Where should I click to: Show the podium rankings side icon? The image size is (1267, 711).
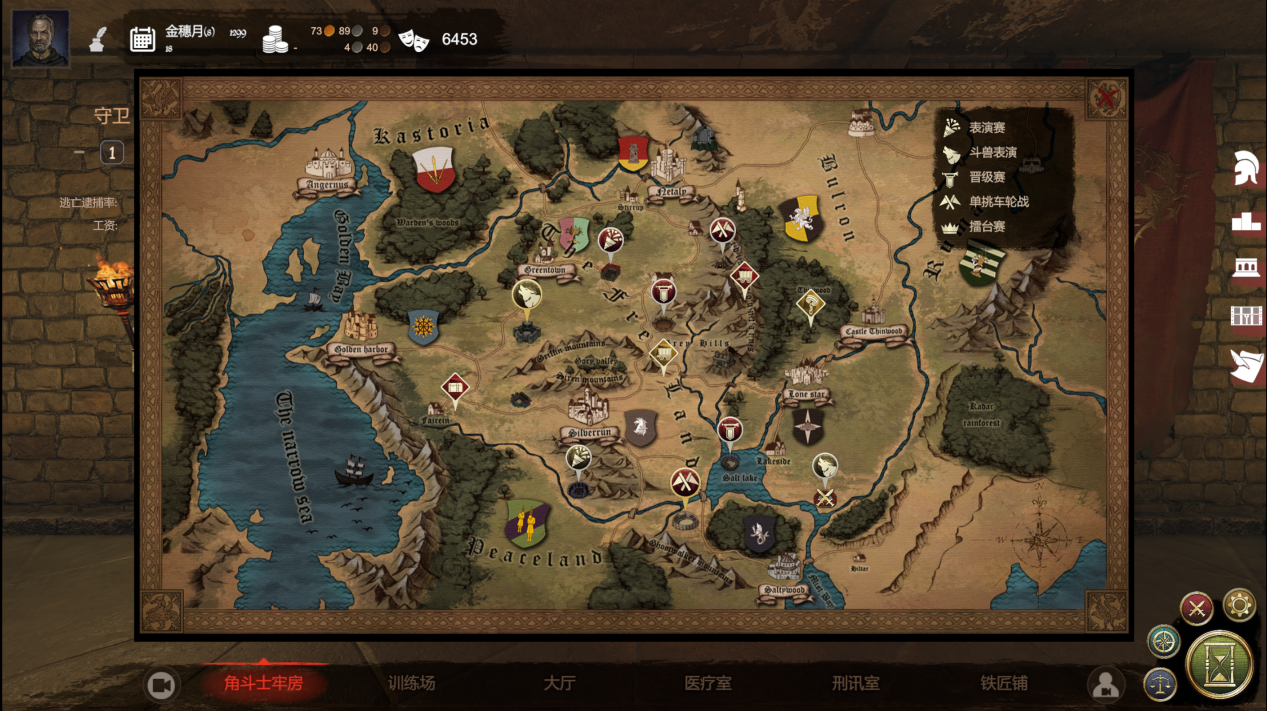1246,221
